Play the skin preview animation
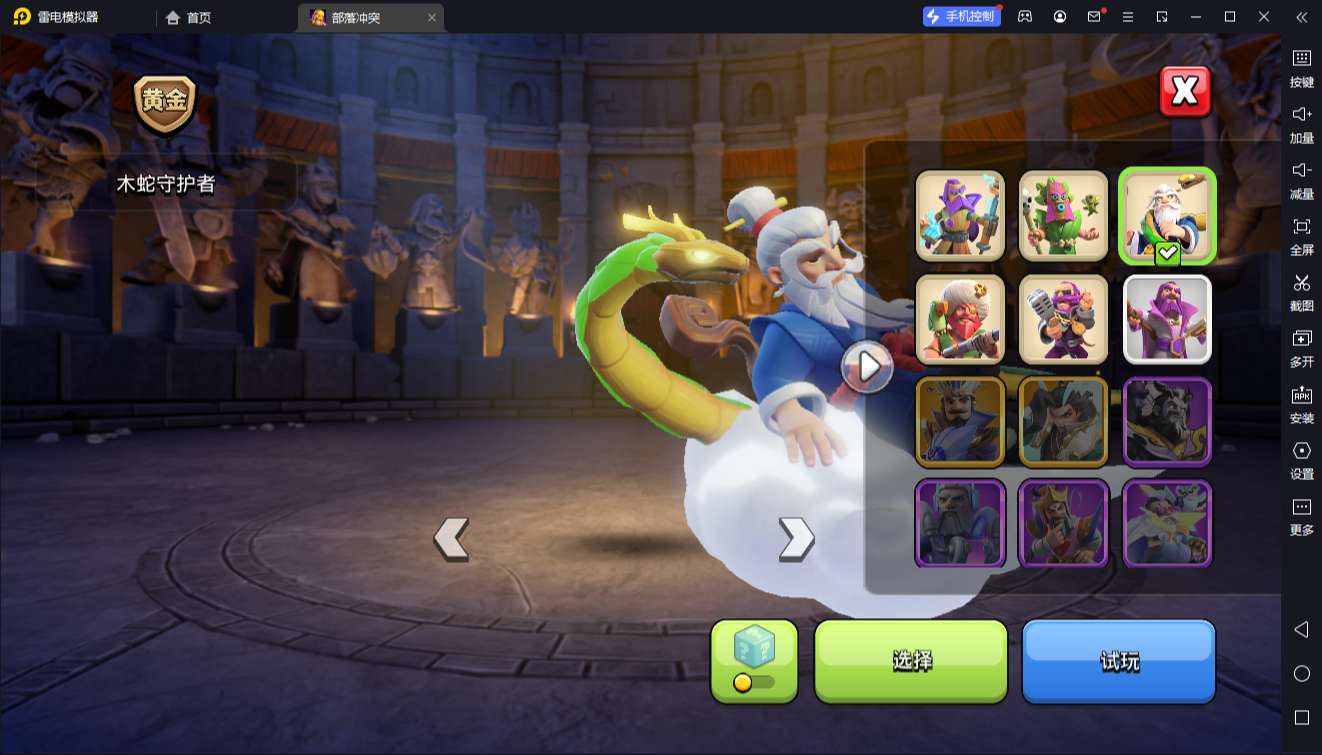This screenshot has height=755, width=1322. (866, 367)
